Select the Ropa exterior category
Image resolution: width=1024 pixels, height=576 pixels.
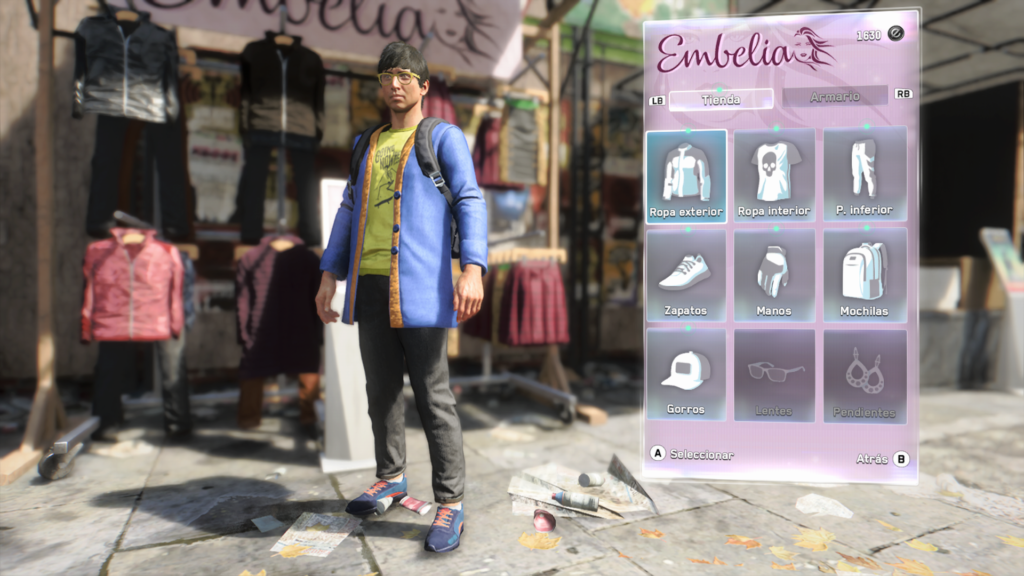point(686,176)
